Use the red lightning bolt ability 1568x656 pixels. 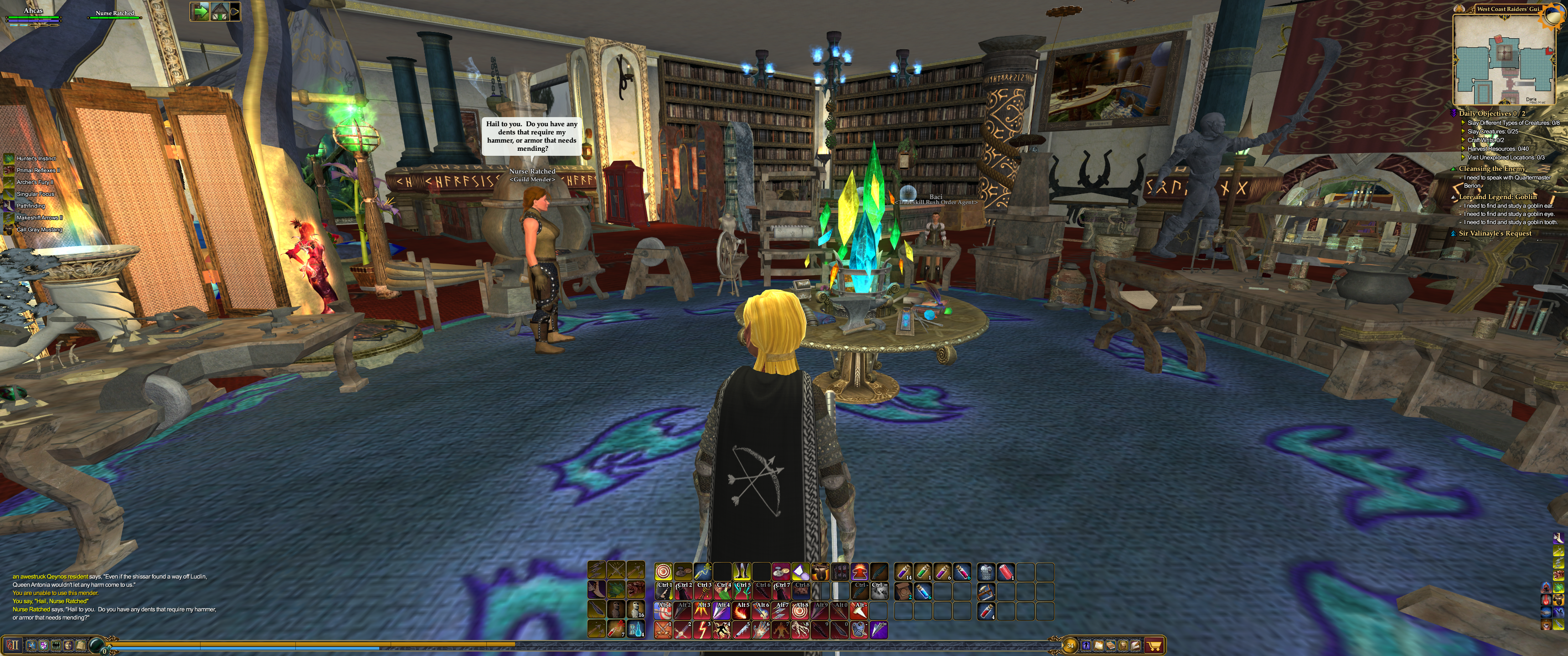702,629
